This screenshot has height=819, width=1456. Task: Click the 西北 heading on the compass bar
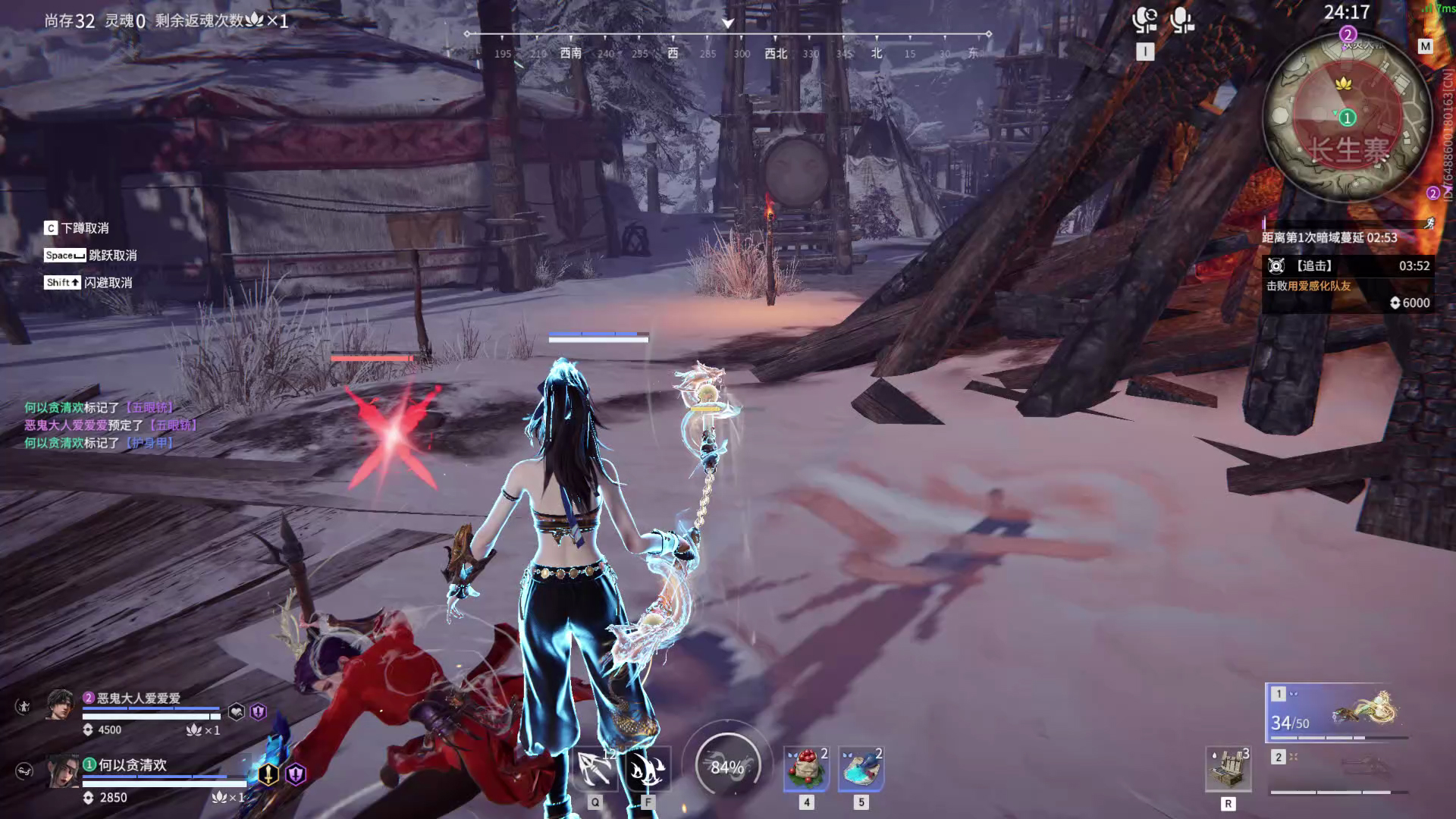pos(776,54)
